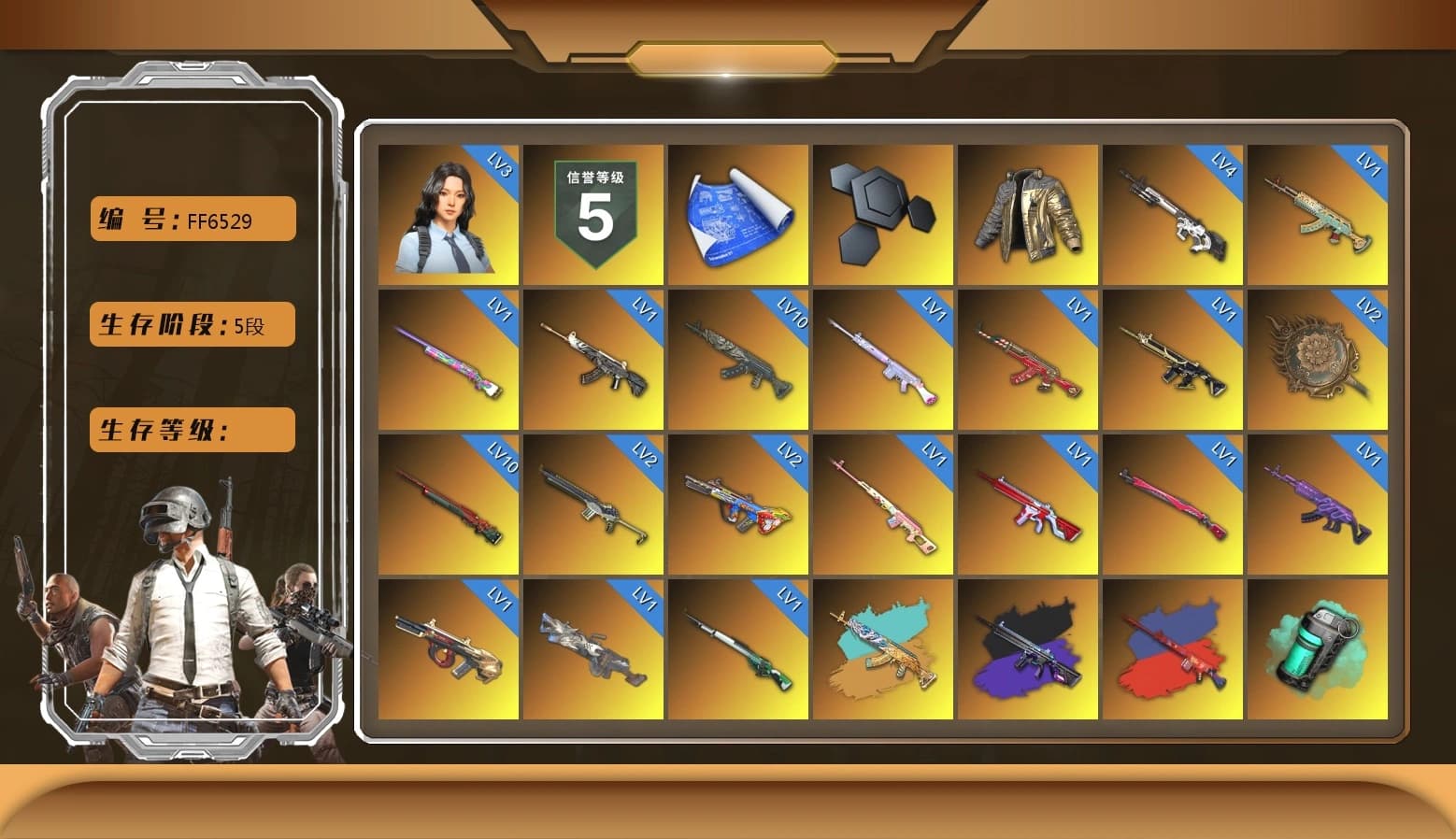Click the 生存等级 survival level label
Viewport: 1456px width, 839px height.
(x=191, y=430)
